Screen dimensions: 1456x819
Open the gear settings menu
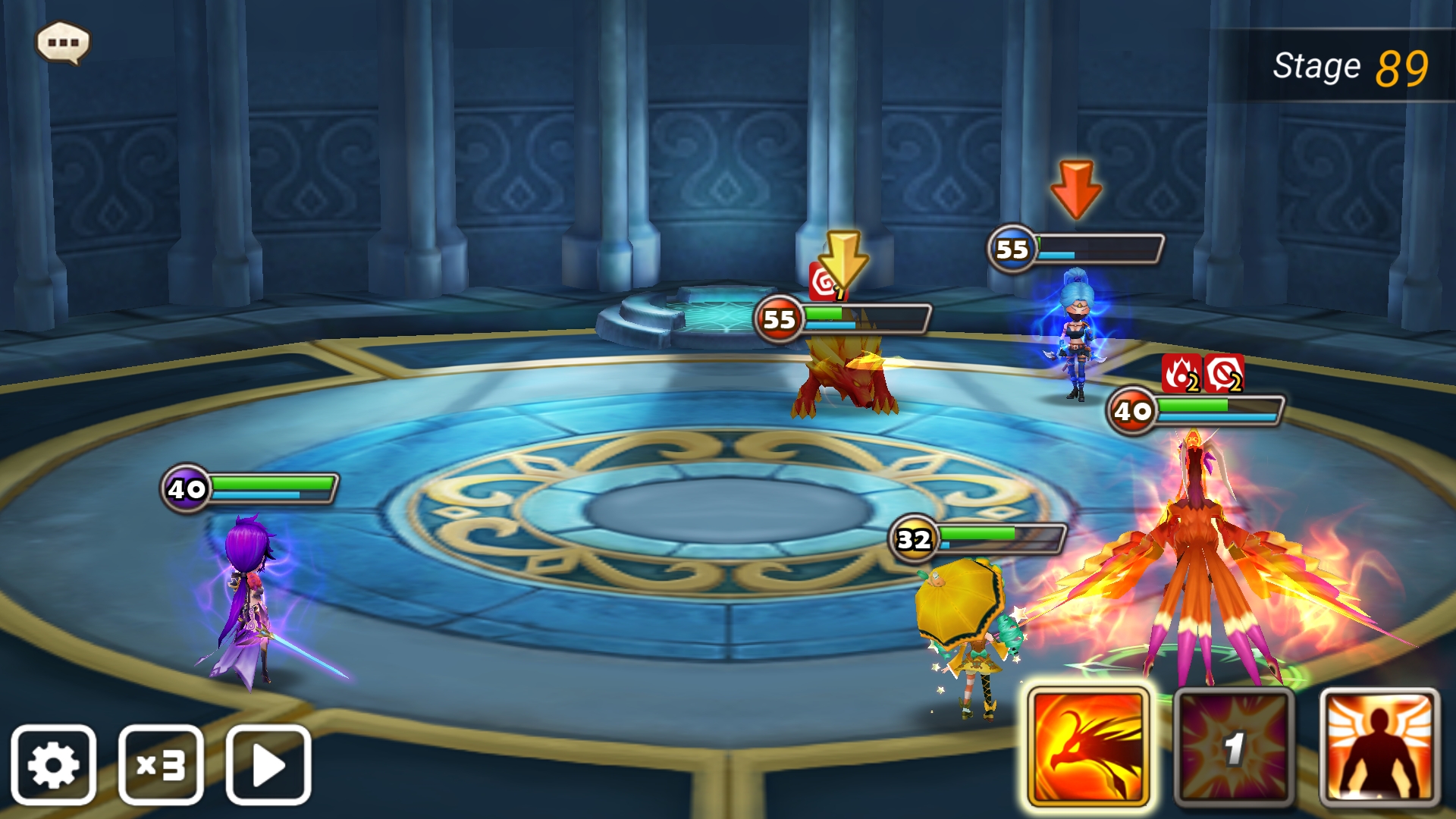tap(53, 764)
